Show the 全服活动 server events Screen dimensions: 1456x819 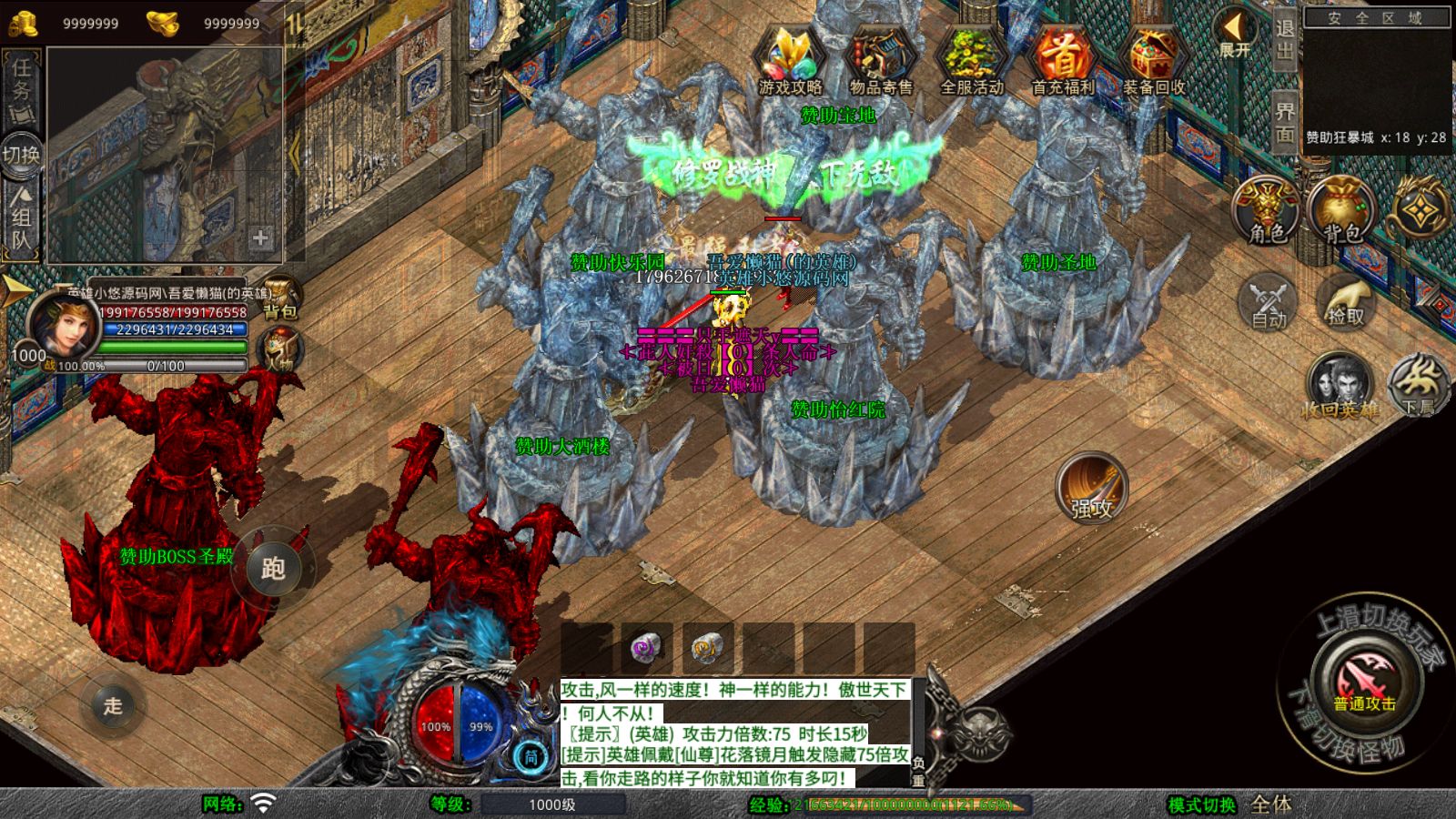[972, 61]
